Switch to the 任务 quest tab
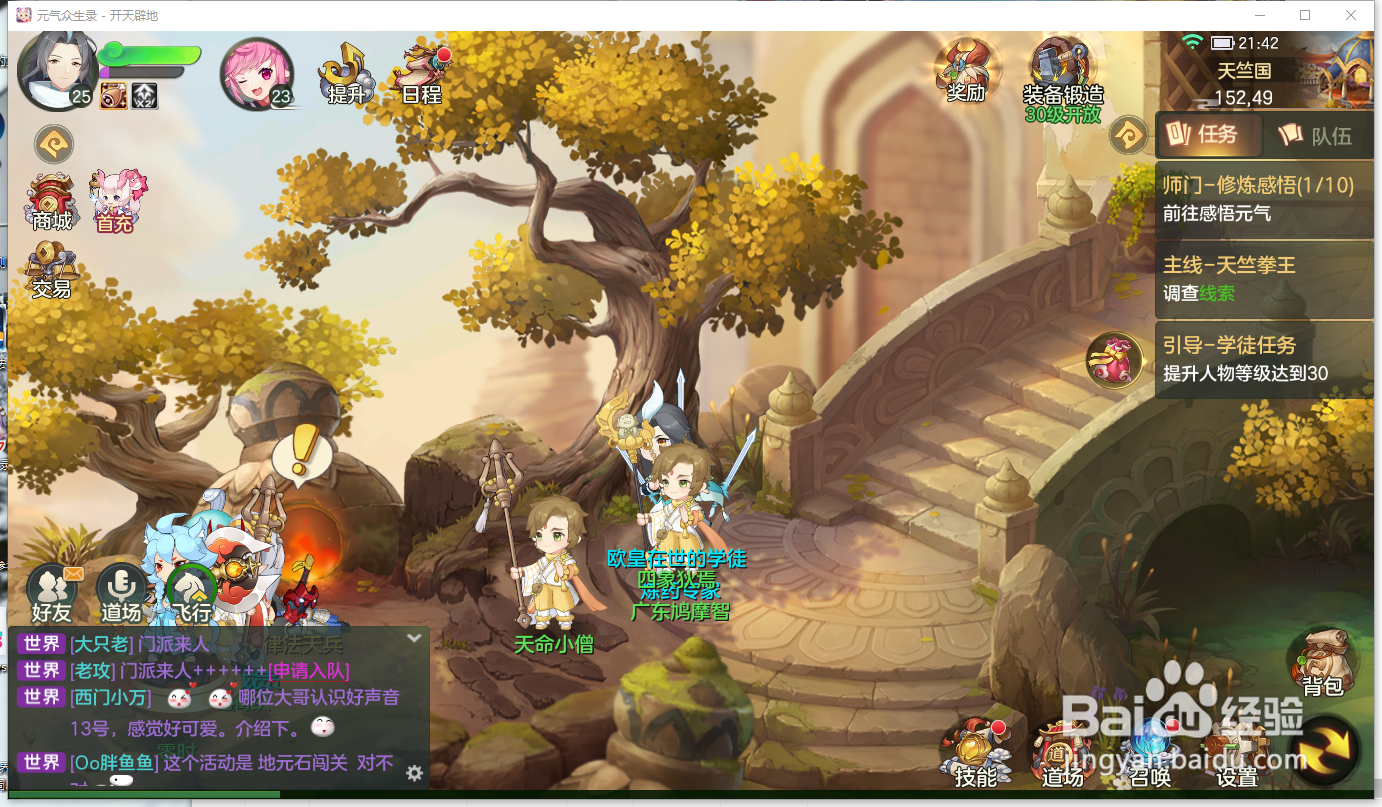This screenshot has width=1382, height=807. pyautogui.click(x=1205, y=134)
